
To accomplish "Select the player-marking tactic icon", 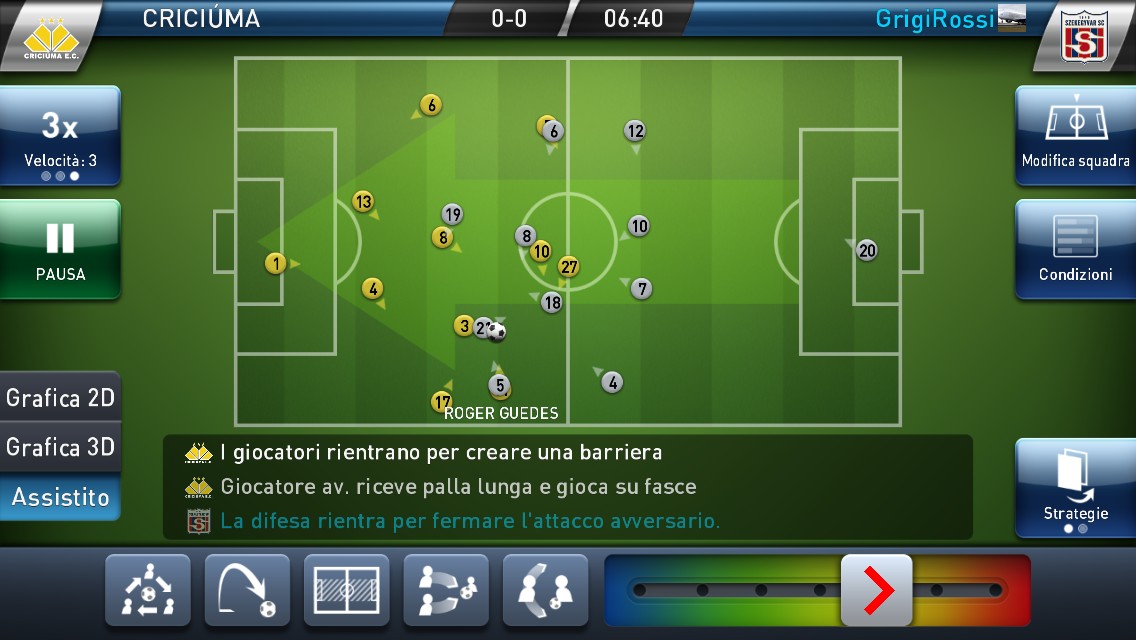I will pyautogui.click(x=545, y=591).
